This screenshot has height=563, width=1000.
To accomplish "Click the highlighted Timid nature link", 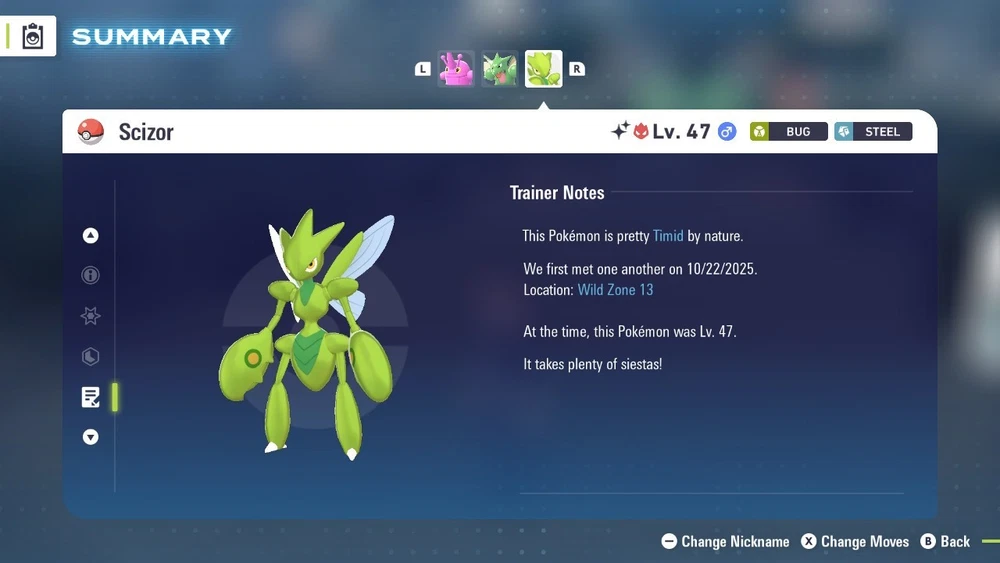I will click(668, 236).
